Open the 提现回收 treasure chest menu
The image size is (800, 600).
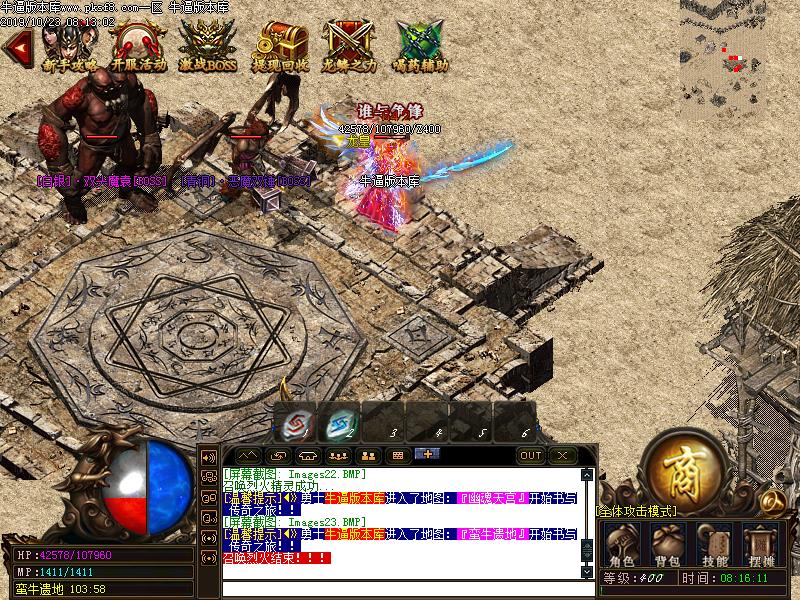click(280, 44)
